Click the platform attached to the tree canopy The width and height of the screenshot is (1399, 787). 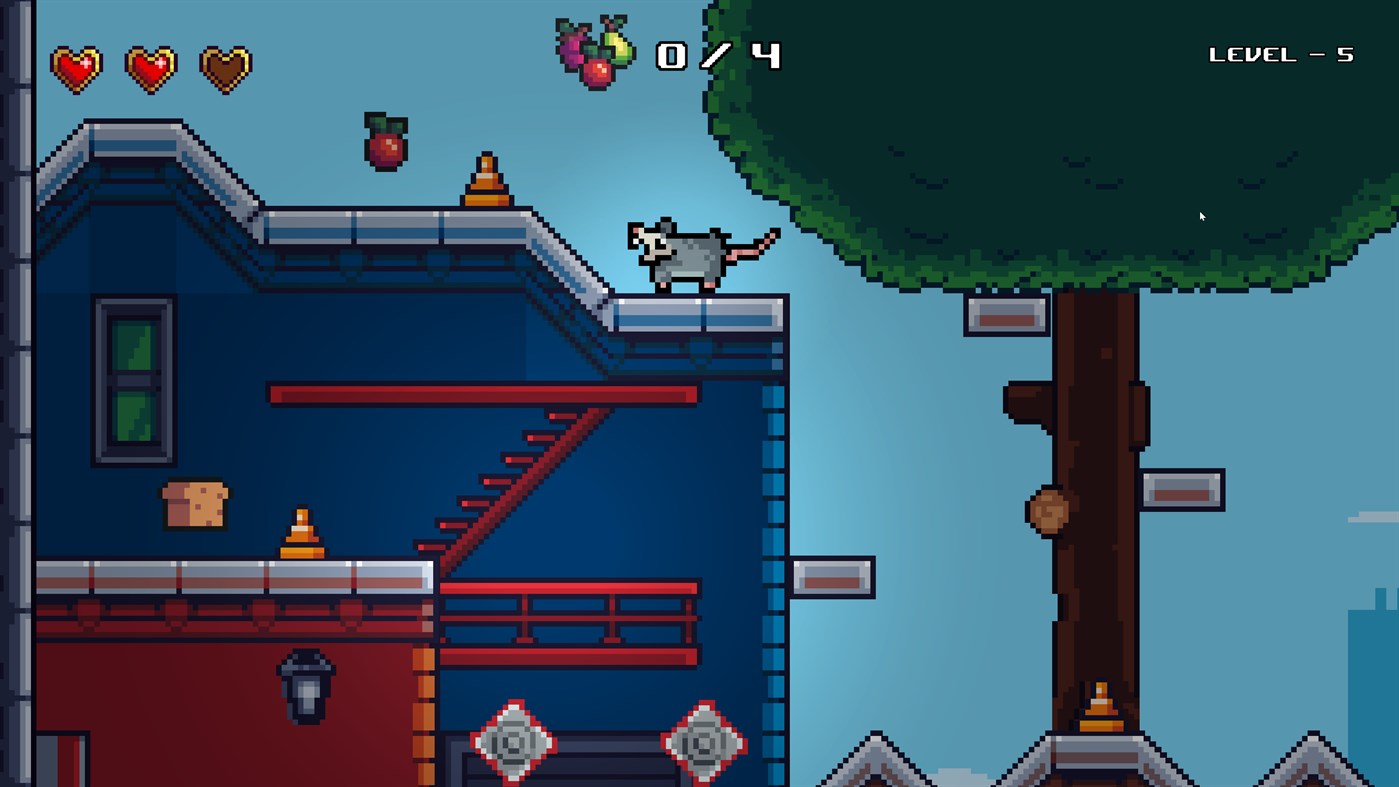(1005, 316)
